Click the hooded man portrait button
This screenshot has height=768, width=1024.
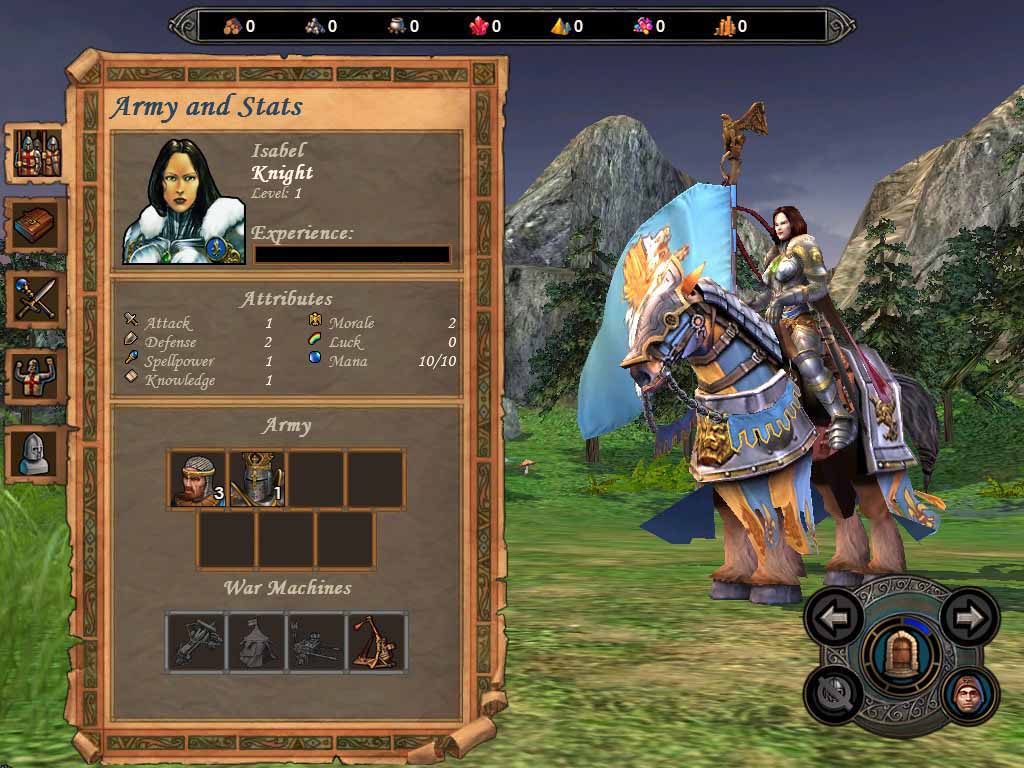tap(969, 695)
